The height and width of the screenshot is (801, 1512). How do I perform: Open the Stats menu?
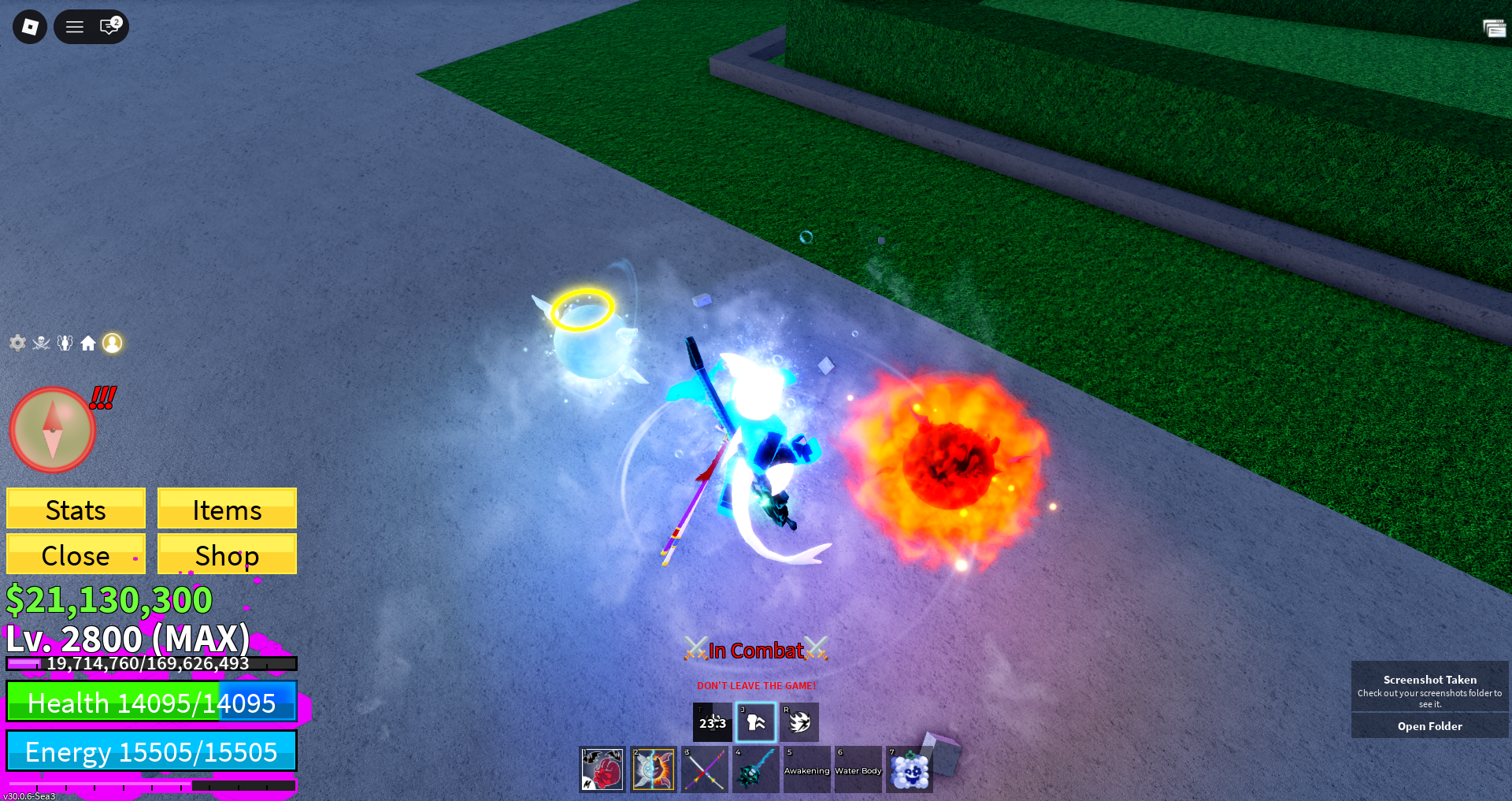[x=76, y=509]
